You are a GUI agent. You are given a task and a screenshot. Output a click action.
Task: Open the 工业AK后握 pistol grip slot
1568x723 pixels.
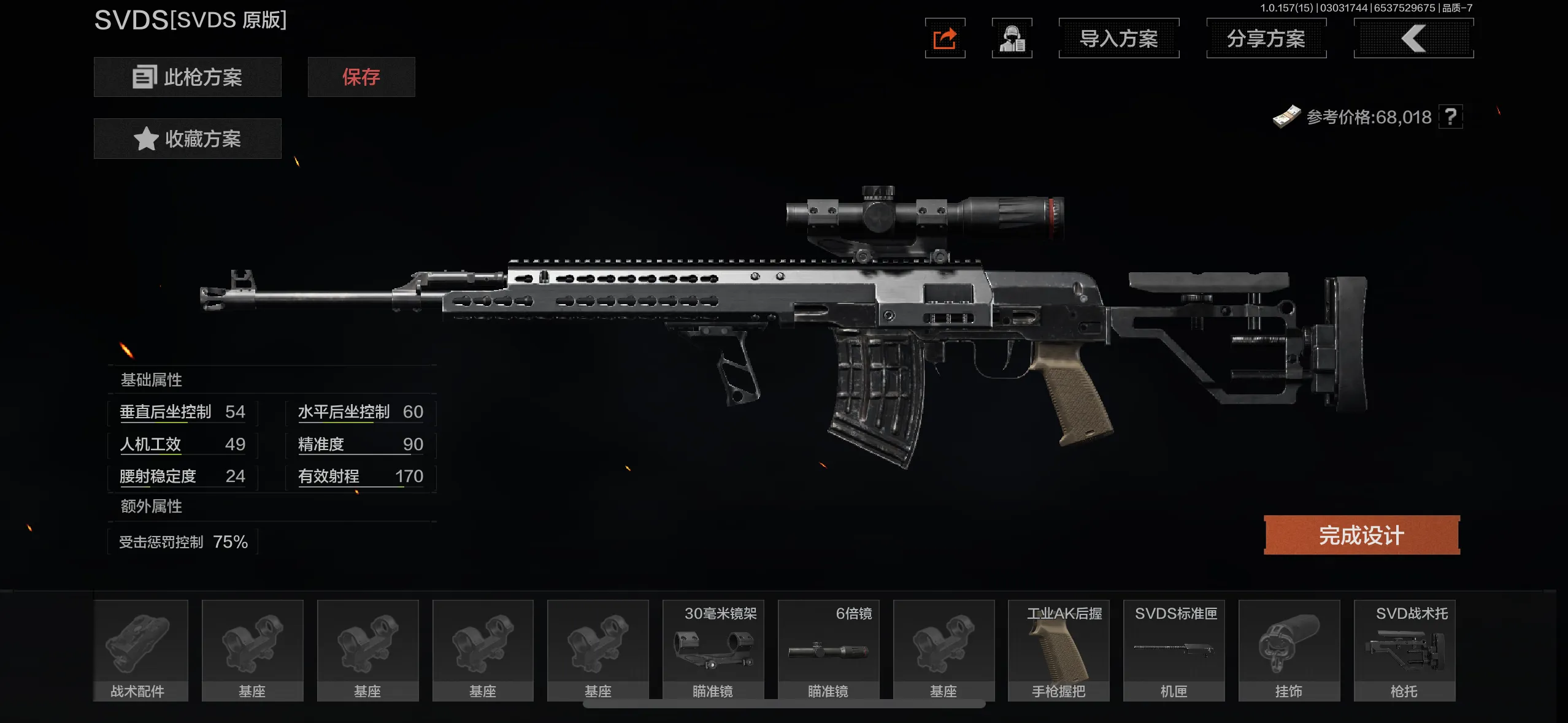(x=1058, y=650)
